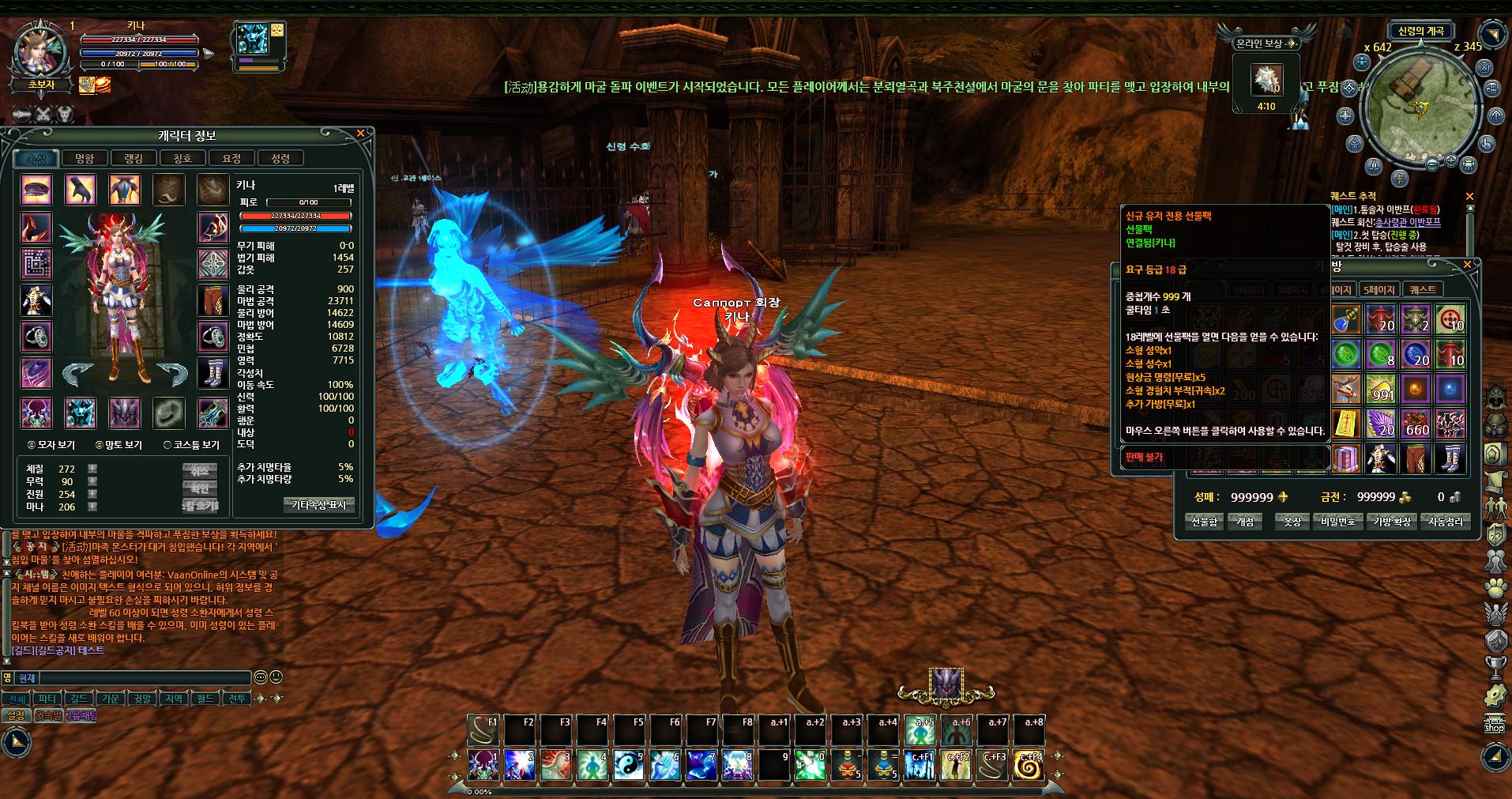Select the yin-yang skill in hotbar slot 5
The width and height of the screenshot is (1512, 799).
tap(628, 764)
